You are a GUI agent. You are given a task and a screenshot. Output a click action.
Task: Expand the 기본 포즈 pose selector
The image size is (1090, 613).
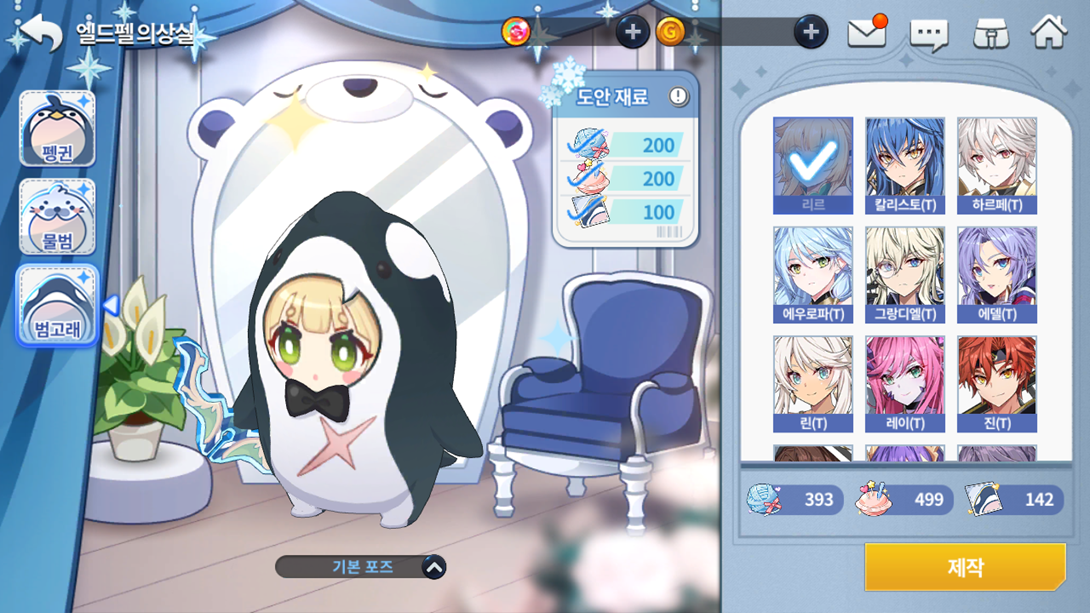click(433, 567)
